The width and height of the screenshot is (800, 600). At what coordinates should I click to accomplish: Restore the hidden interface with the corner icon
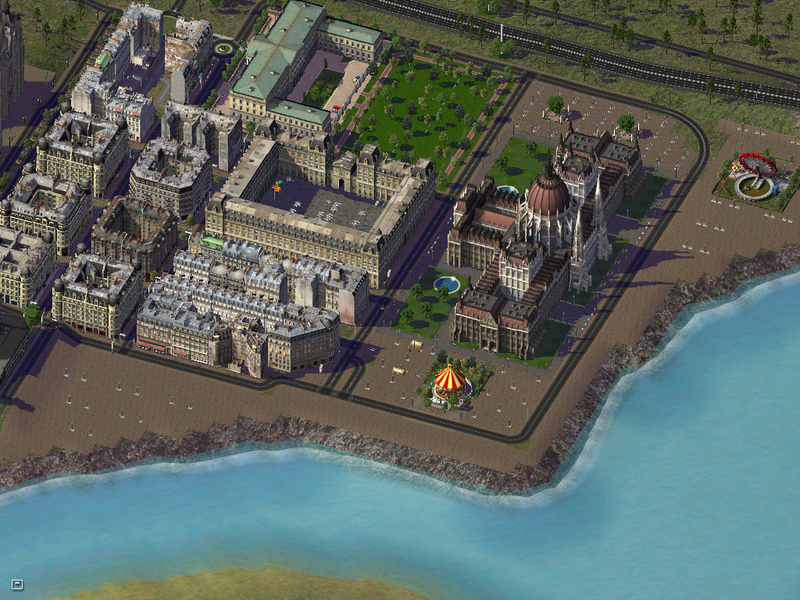(x=17, y=584)
